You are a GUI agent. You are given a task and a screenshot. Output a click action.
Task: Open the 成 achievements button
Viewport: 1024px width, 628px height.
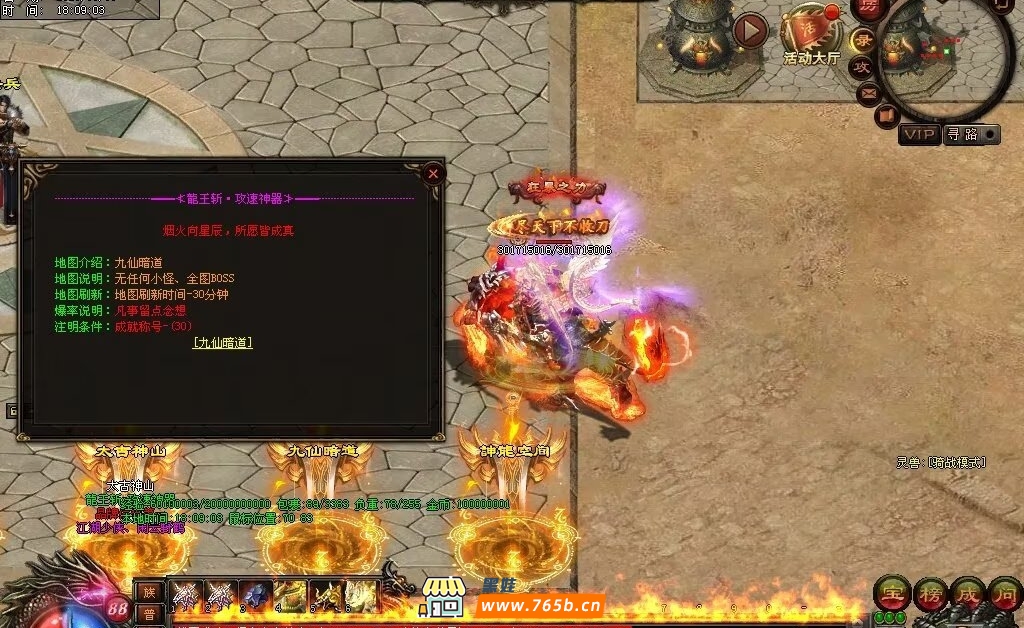(x=967, y=593)
